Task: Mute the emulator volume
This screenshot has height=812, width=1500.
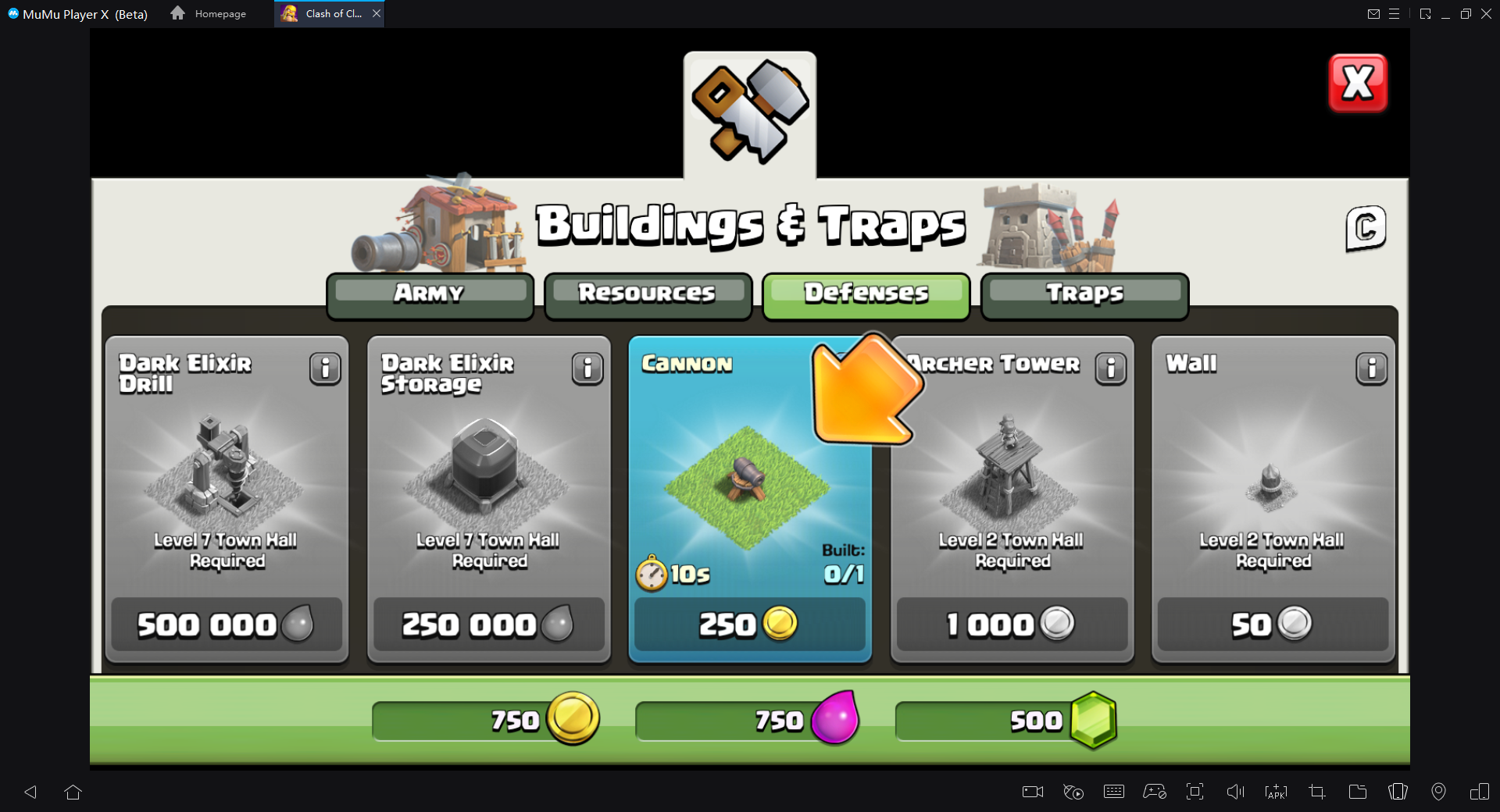Action: pyautogui.click(x=1234, y=792)
